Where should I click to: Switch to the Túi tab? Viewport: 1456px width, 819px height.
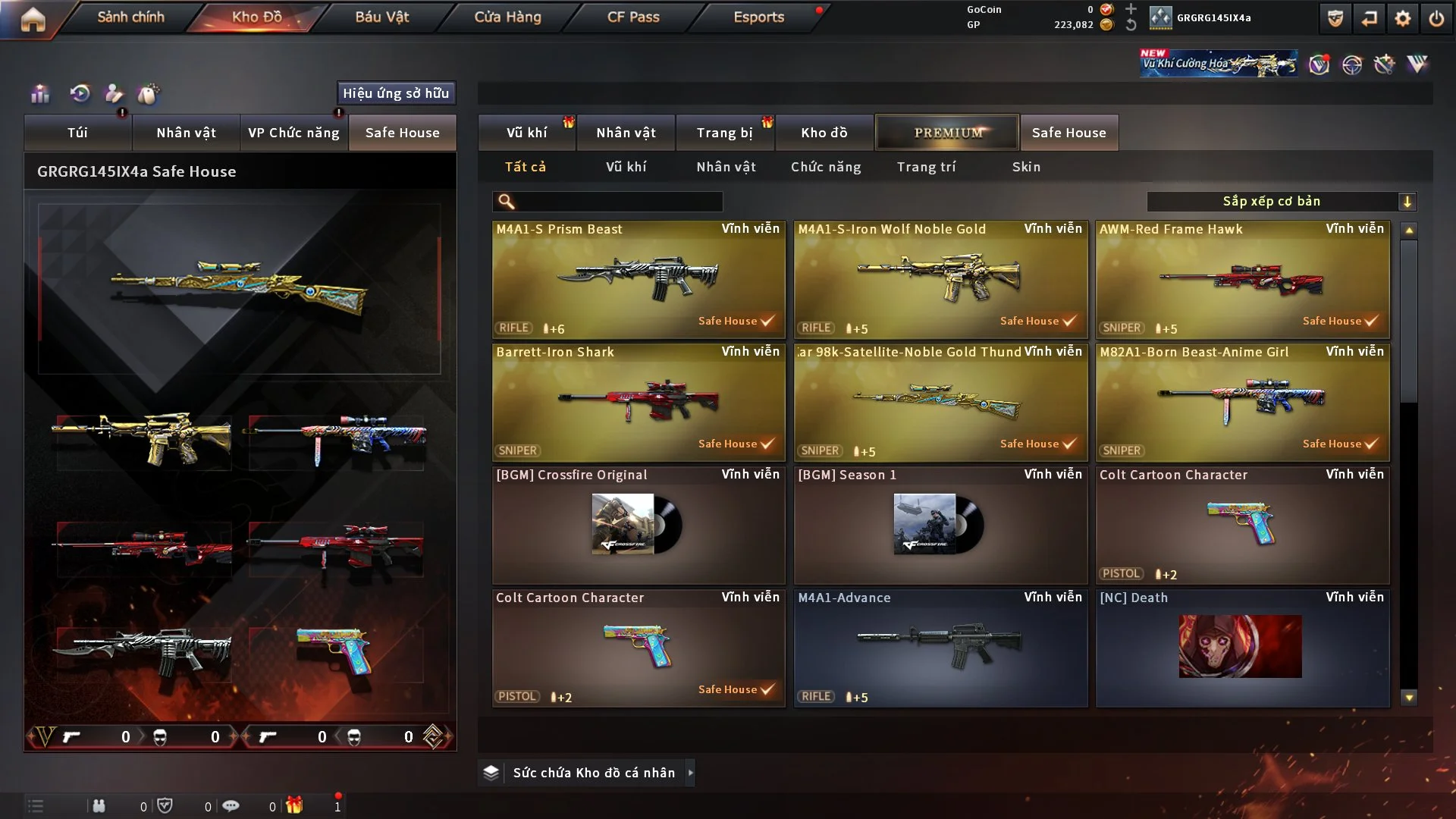pos(77,133)
